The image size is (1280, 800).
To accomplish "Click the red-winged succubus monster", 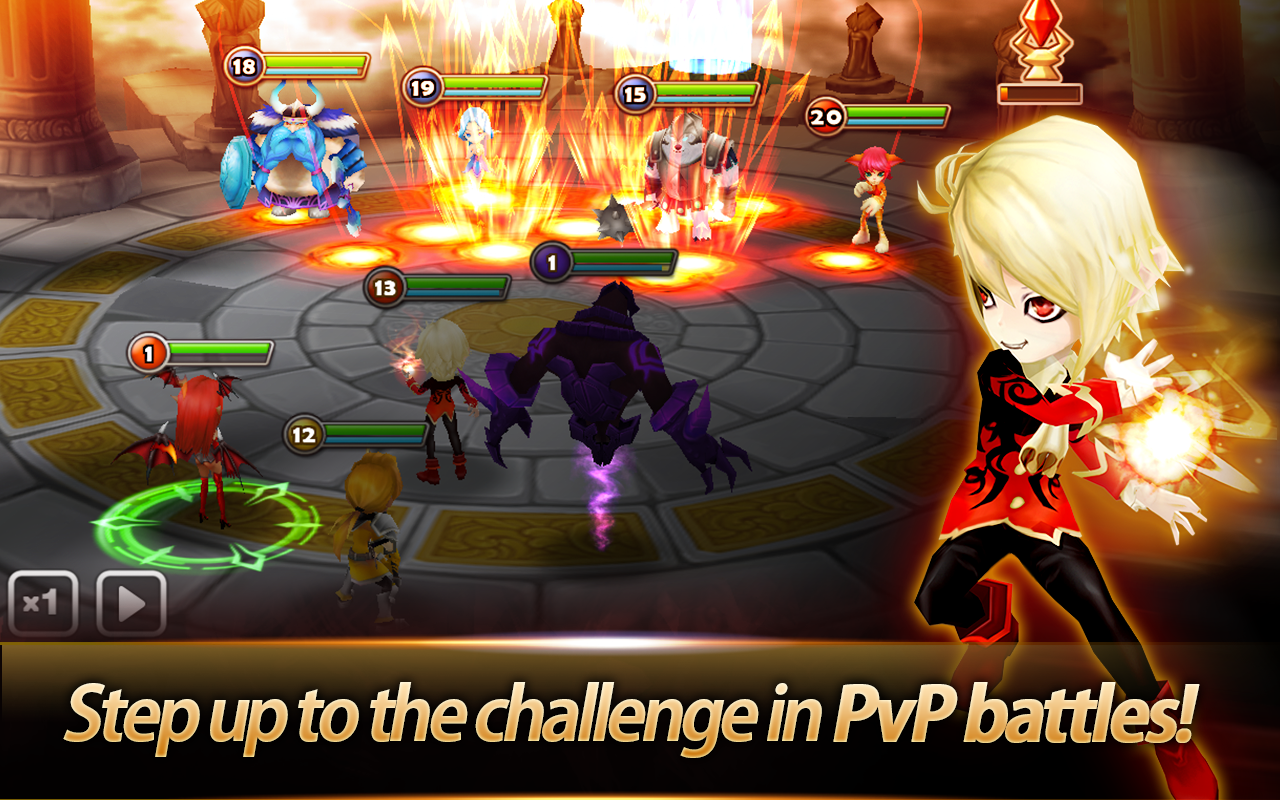I will (200, 430).
